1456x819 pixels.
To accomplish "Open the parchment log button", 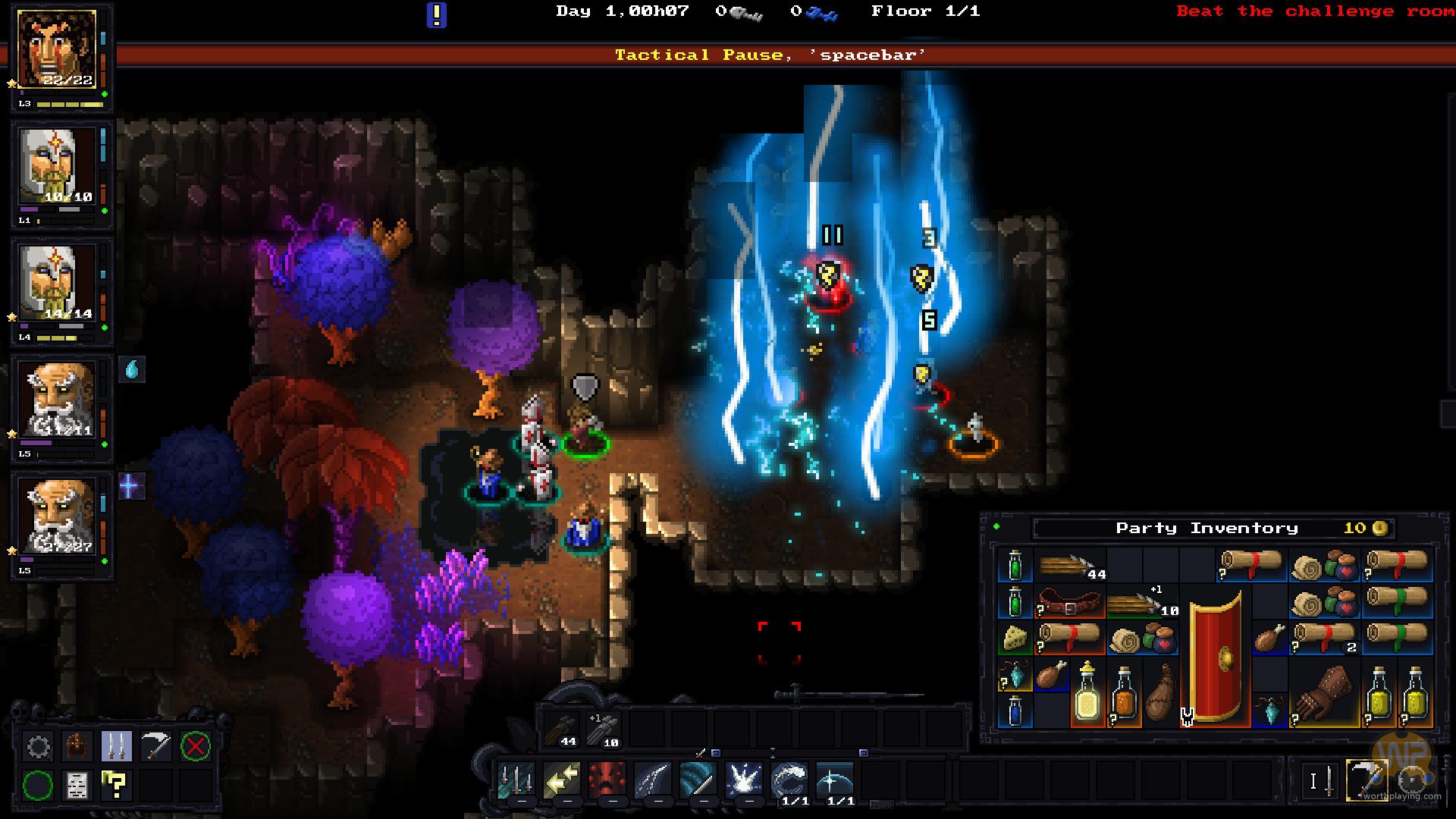I will 77,786.
